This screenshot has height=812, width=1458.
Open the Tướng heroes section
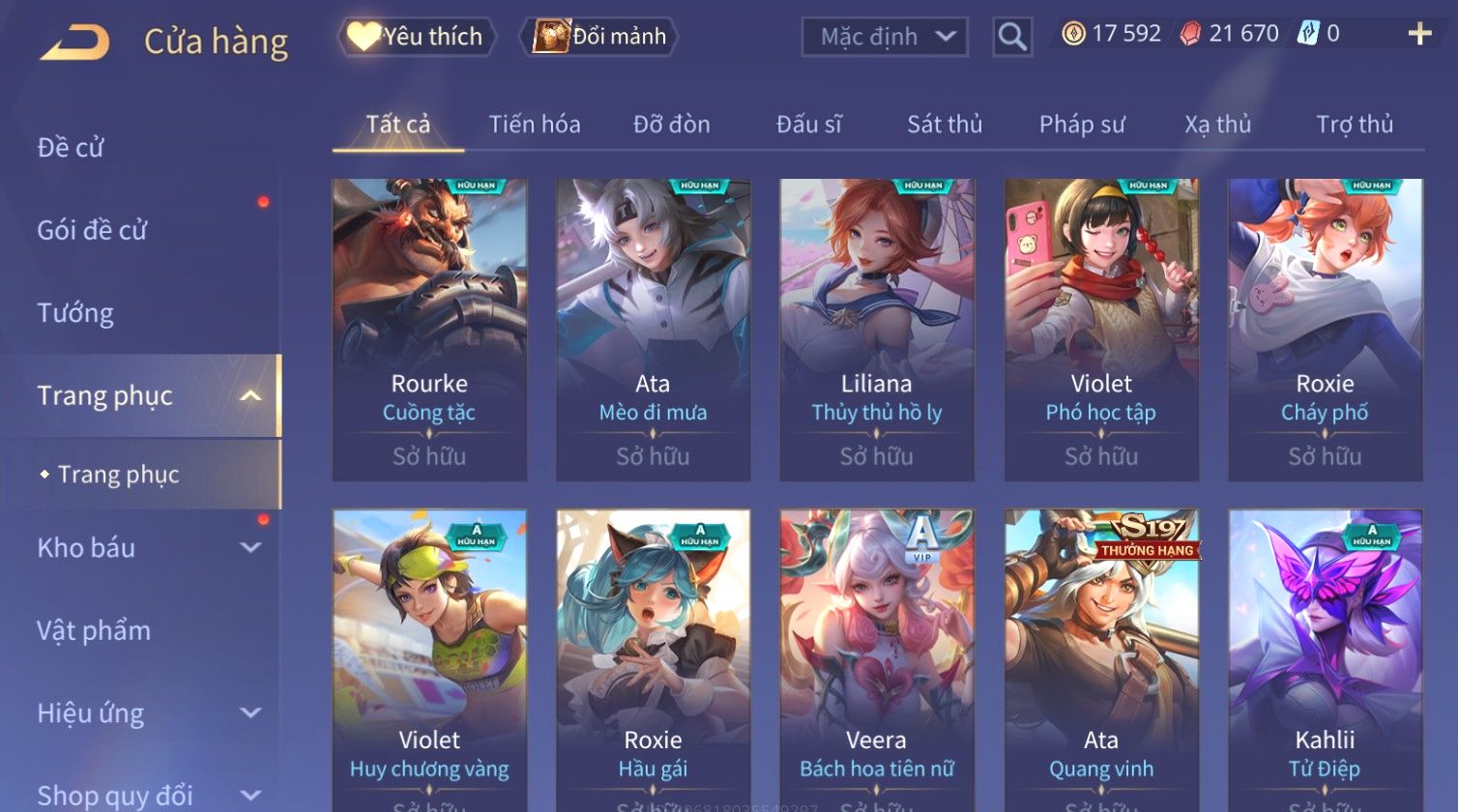[x=75, y=313]
